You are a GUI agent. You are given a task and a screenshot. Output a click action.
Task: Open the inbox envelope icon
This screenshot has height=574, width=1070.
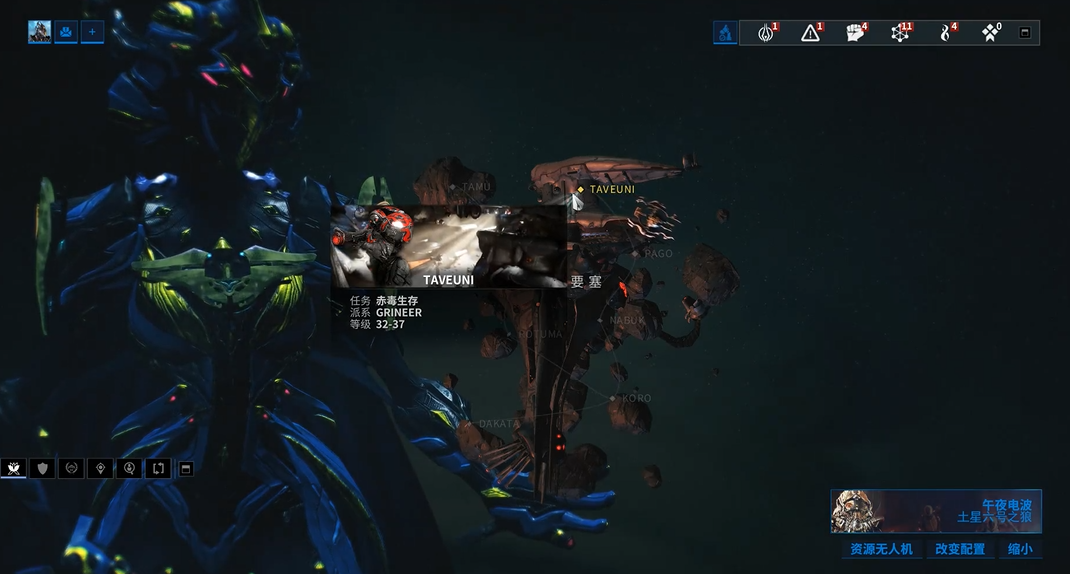[x=66, y=32]
